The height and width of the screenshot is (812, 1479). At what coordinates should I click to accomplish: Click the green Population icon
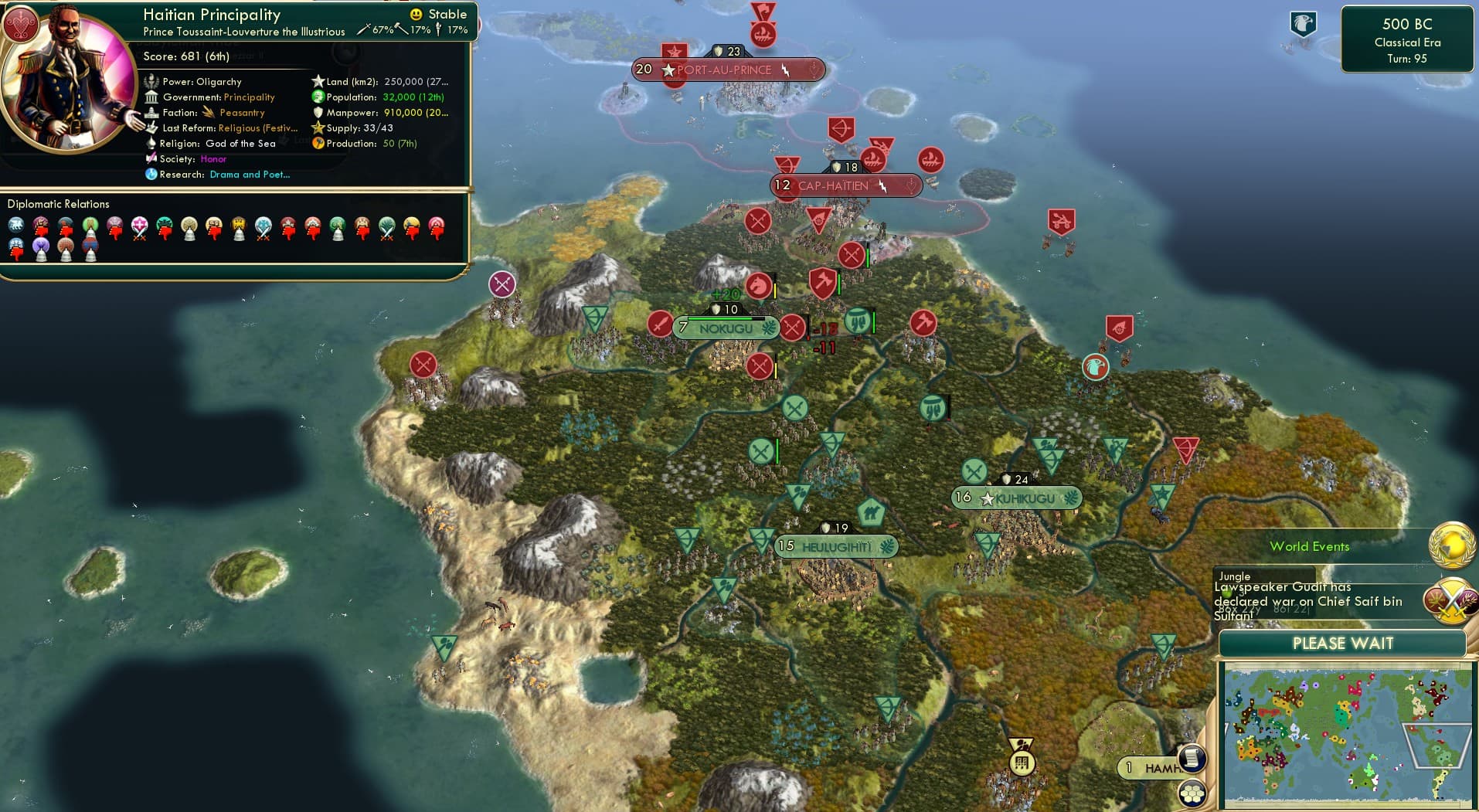318,97
